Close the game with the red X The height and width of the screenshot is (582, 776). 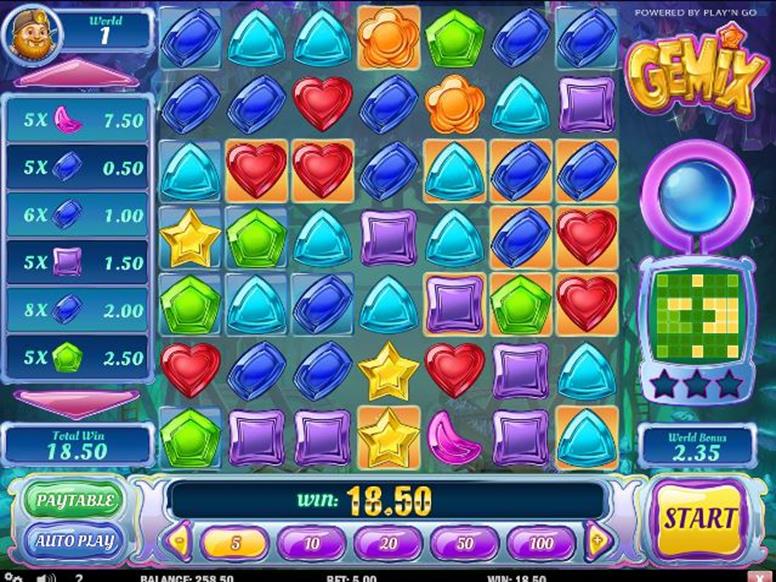(759, 577)
